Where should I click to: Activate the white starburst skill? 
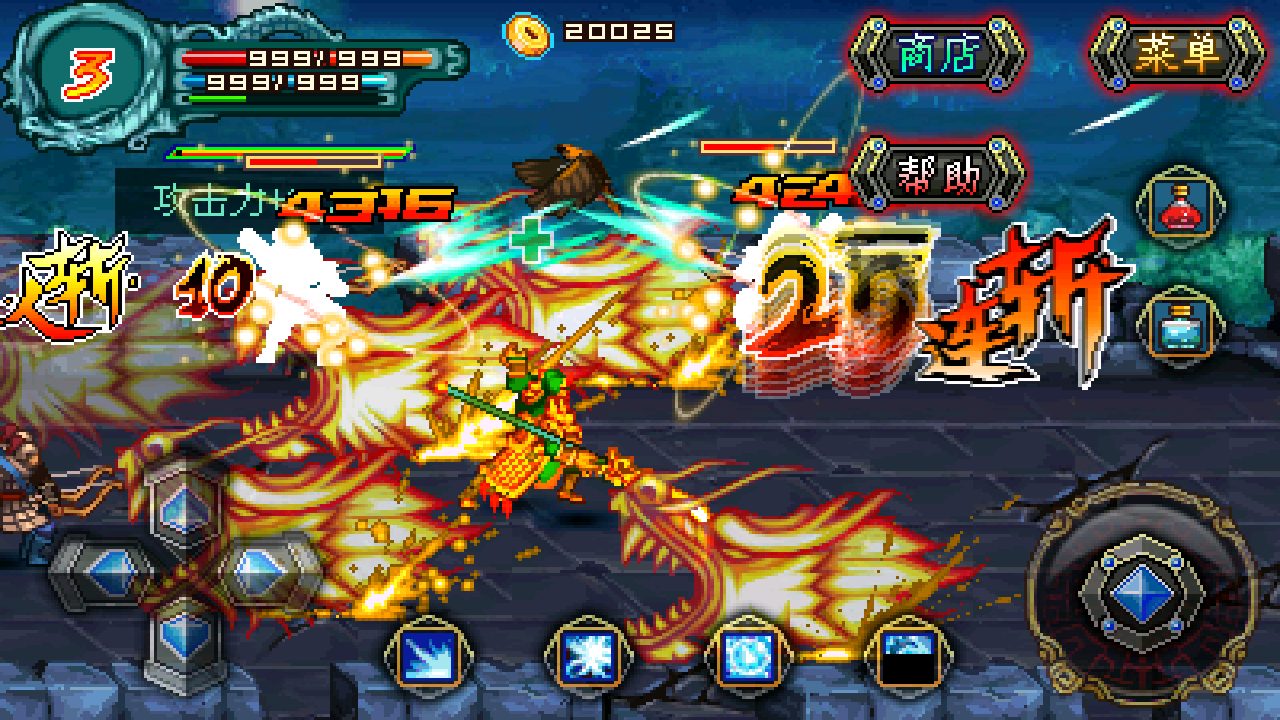583,657
